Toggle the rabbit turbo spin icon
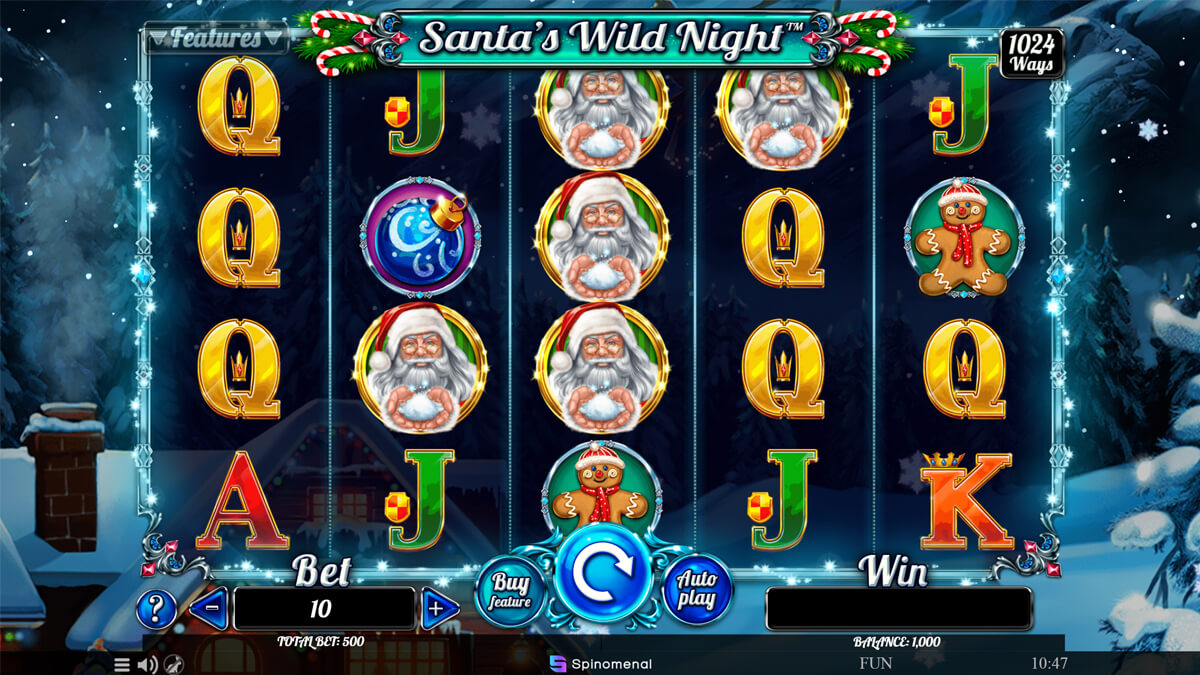The image size is (1200, 675). [x=173, y=664]
